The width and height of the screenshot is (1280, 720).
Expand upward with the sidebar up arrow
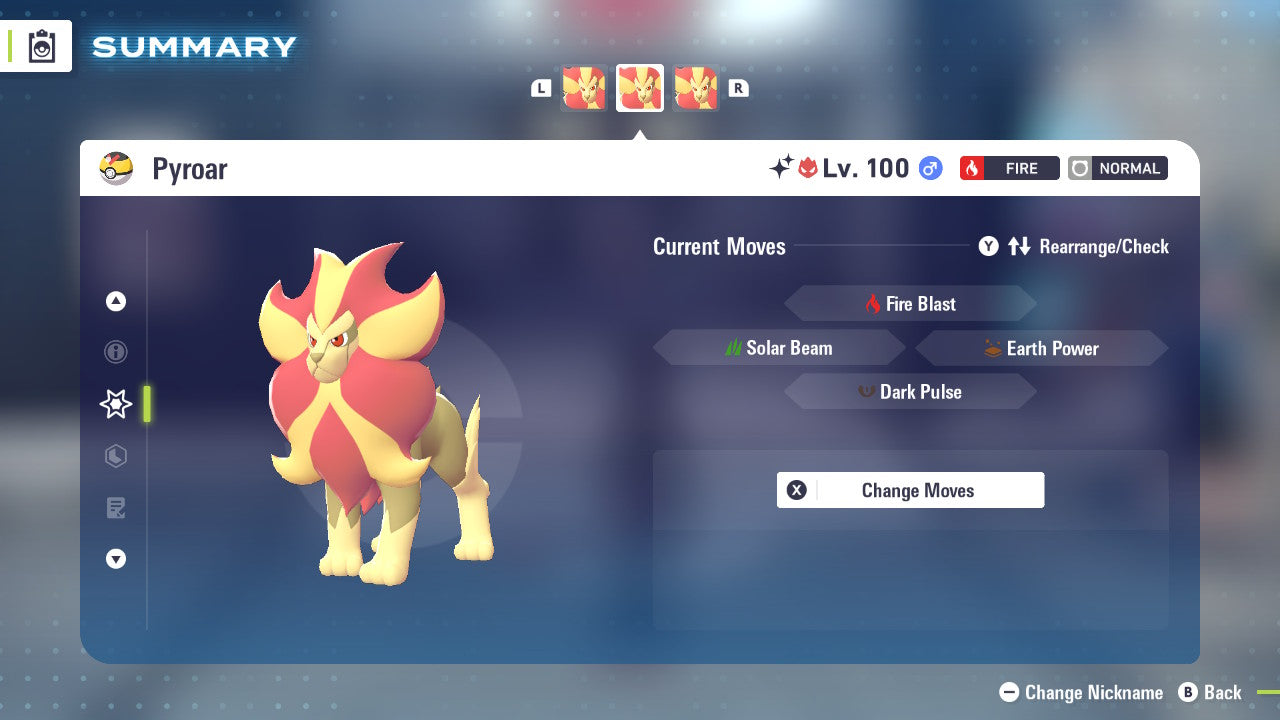pos(116,301)
